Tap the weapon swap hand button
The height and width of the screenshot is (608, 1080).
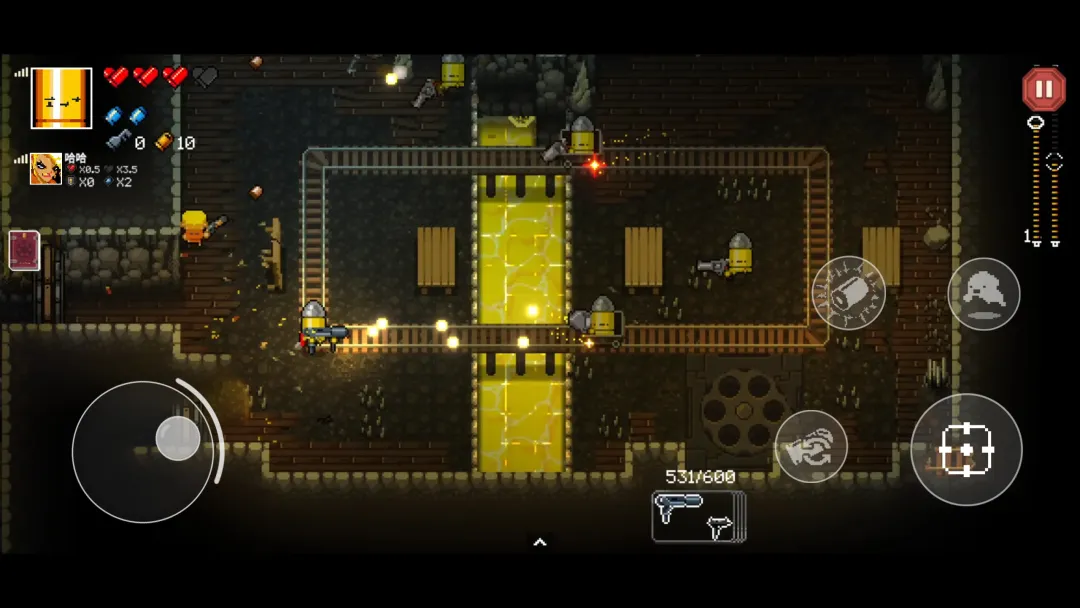(811, 447)
